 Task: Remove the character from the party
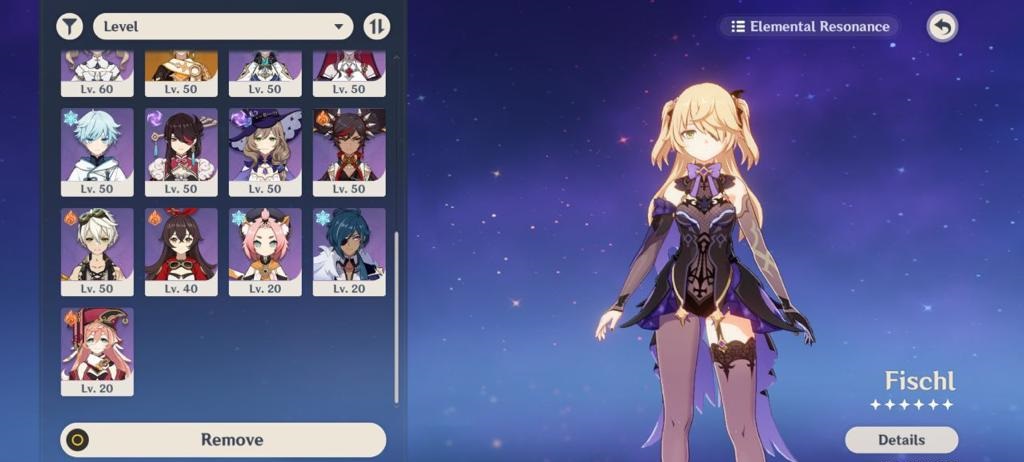223,439
